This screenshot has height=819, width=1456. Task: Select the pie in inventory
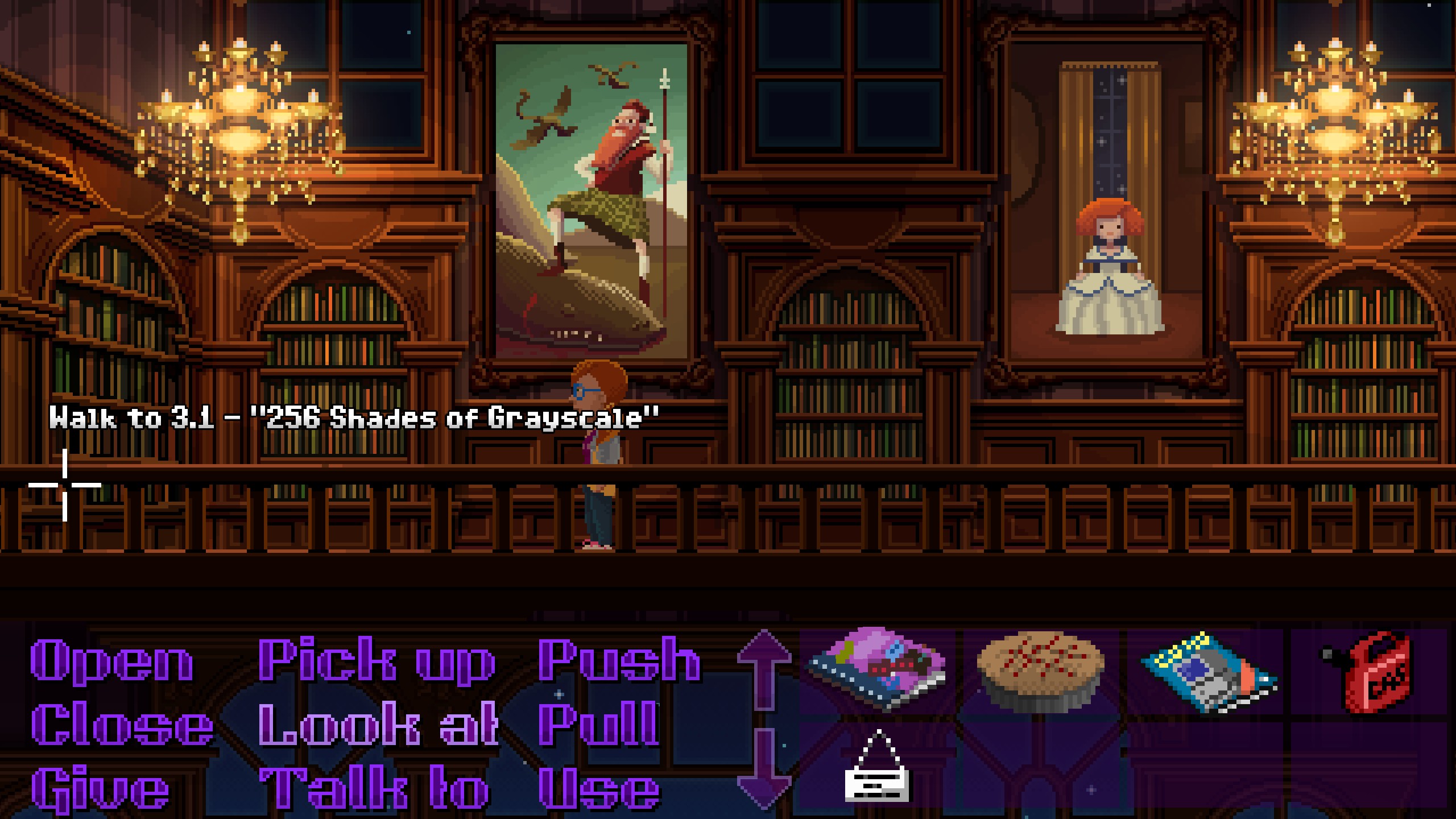(x=1040, y=671)
